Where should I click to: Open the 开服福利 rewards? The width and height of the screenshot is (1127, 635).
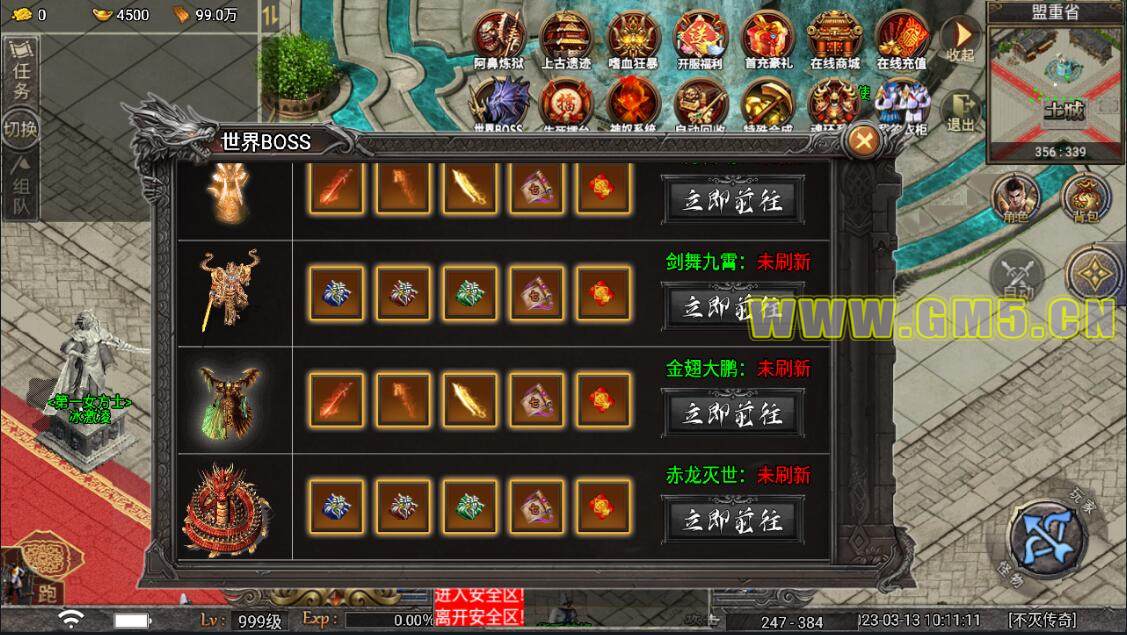[x=700, y=38]
